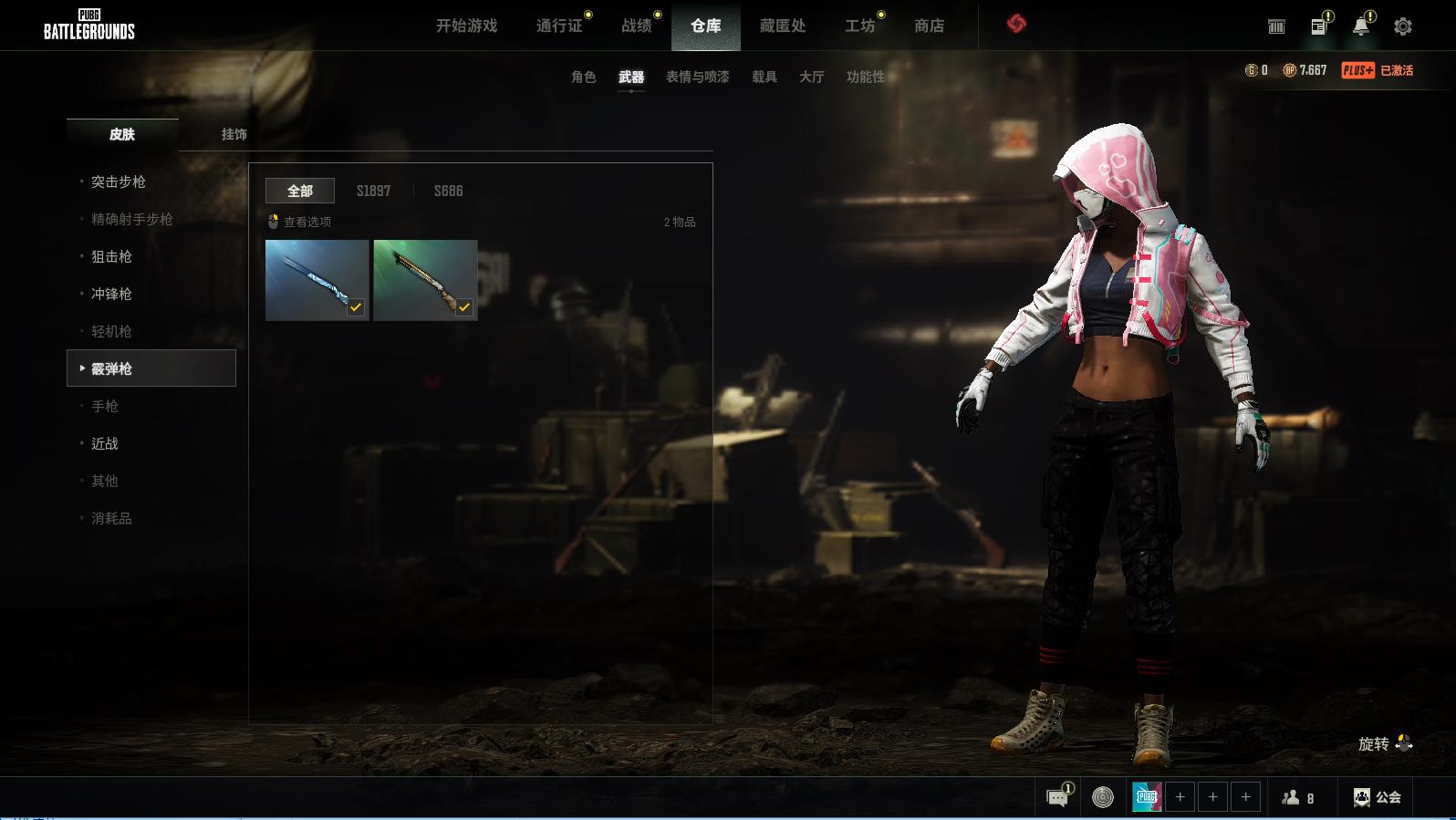The height and width of the screenshot is (820, 1456).
Task: Switch to the 角色 character tab
Action: click(x=584, y=77)
